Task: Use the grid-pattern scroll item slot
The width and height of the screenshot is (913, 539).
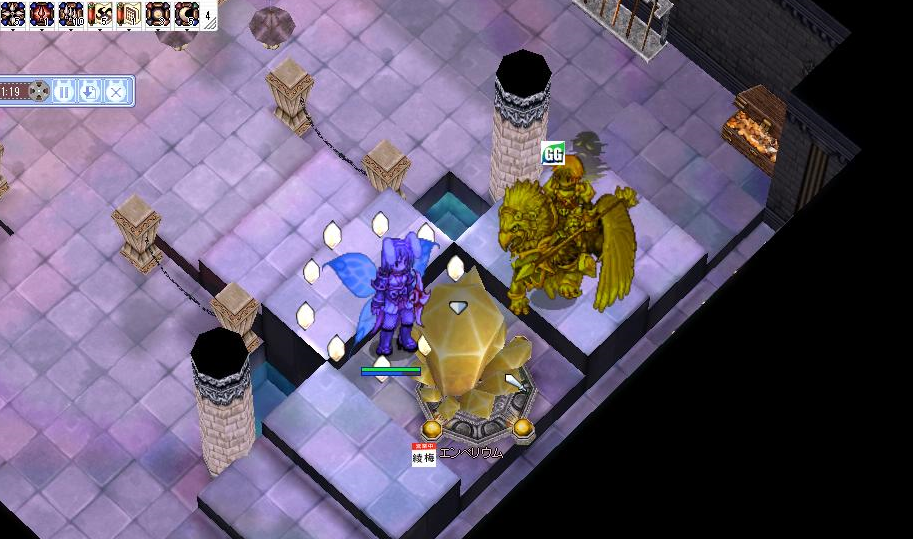Action: coord(130,14)
